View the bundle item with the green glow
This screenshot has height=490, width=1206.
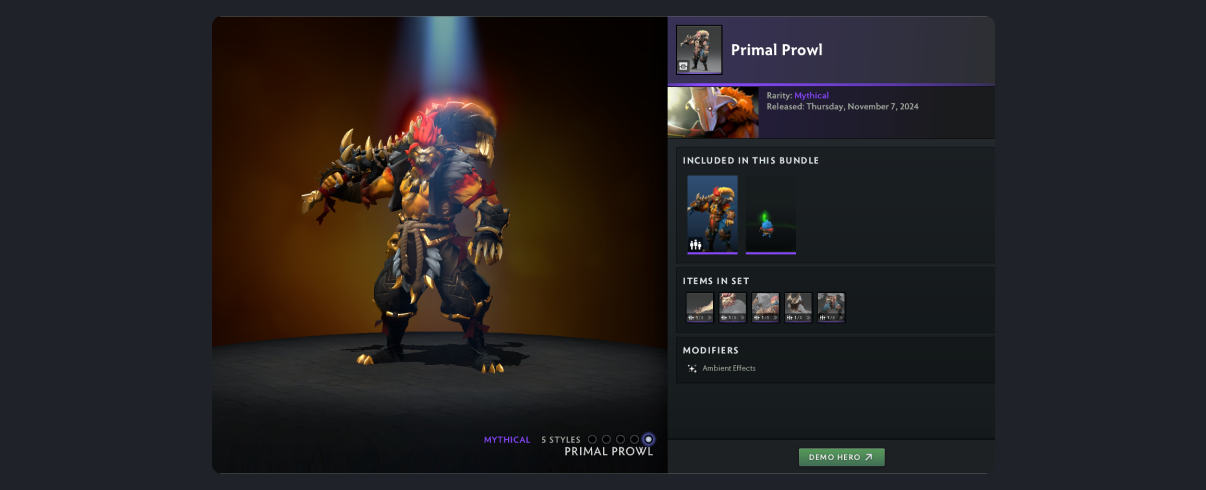click(x=770, y=214)
